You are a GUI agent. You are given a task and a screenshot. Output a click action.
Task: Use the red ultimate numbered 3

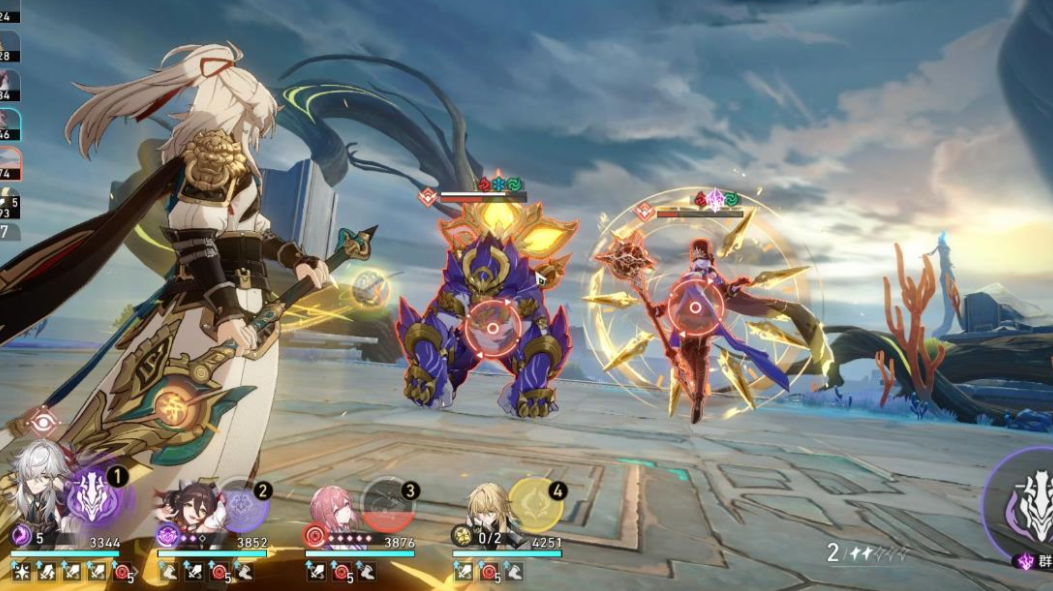388,505
